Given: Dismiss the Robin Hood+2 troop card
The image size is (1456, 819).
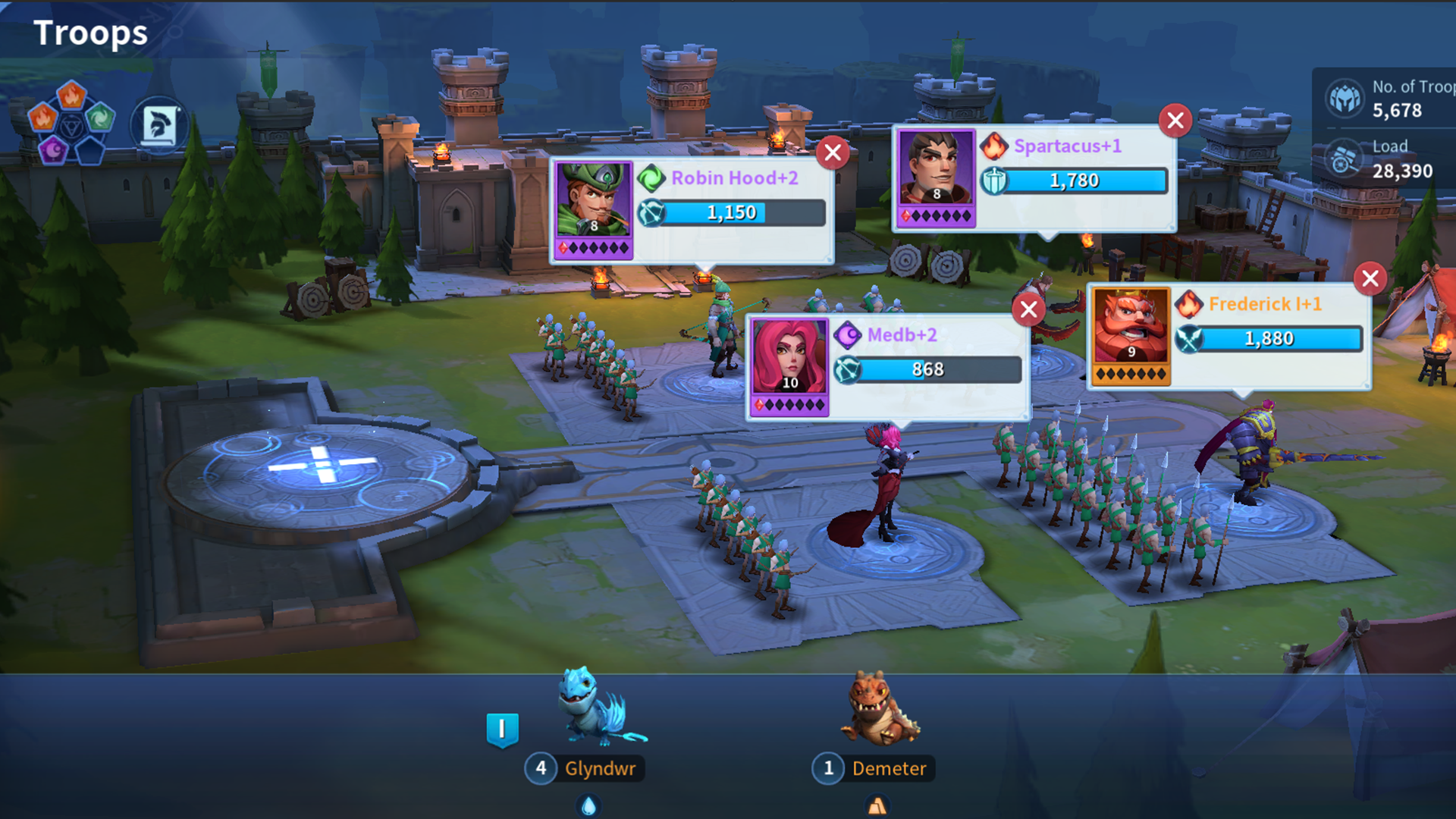Looking at the screenshot, I should point(832,152).
